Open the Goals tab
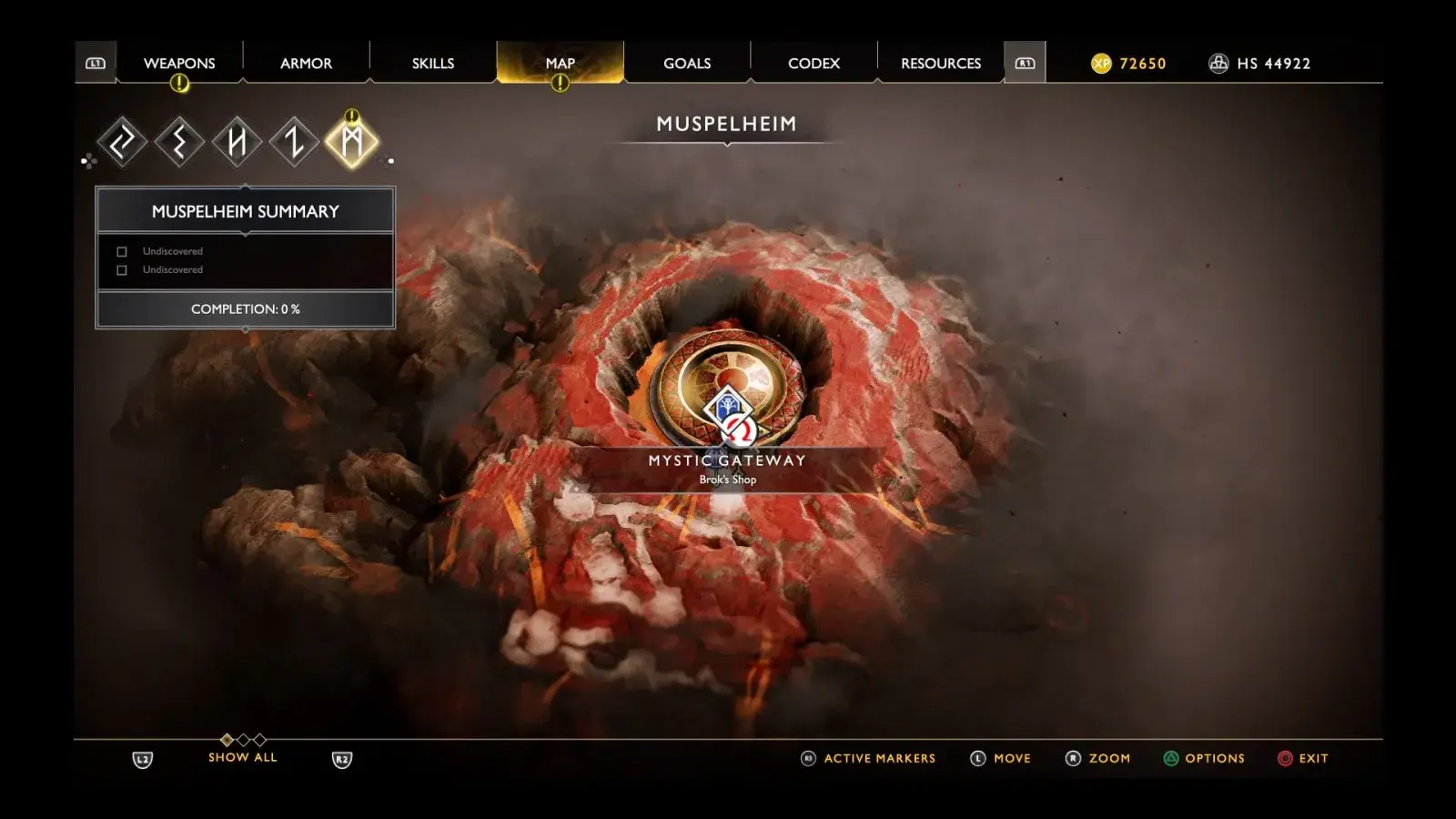 point(687,62)
